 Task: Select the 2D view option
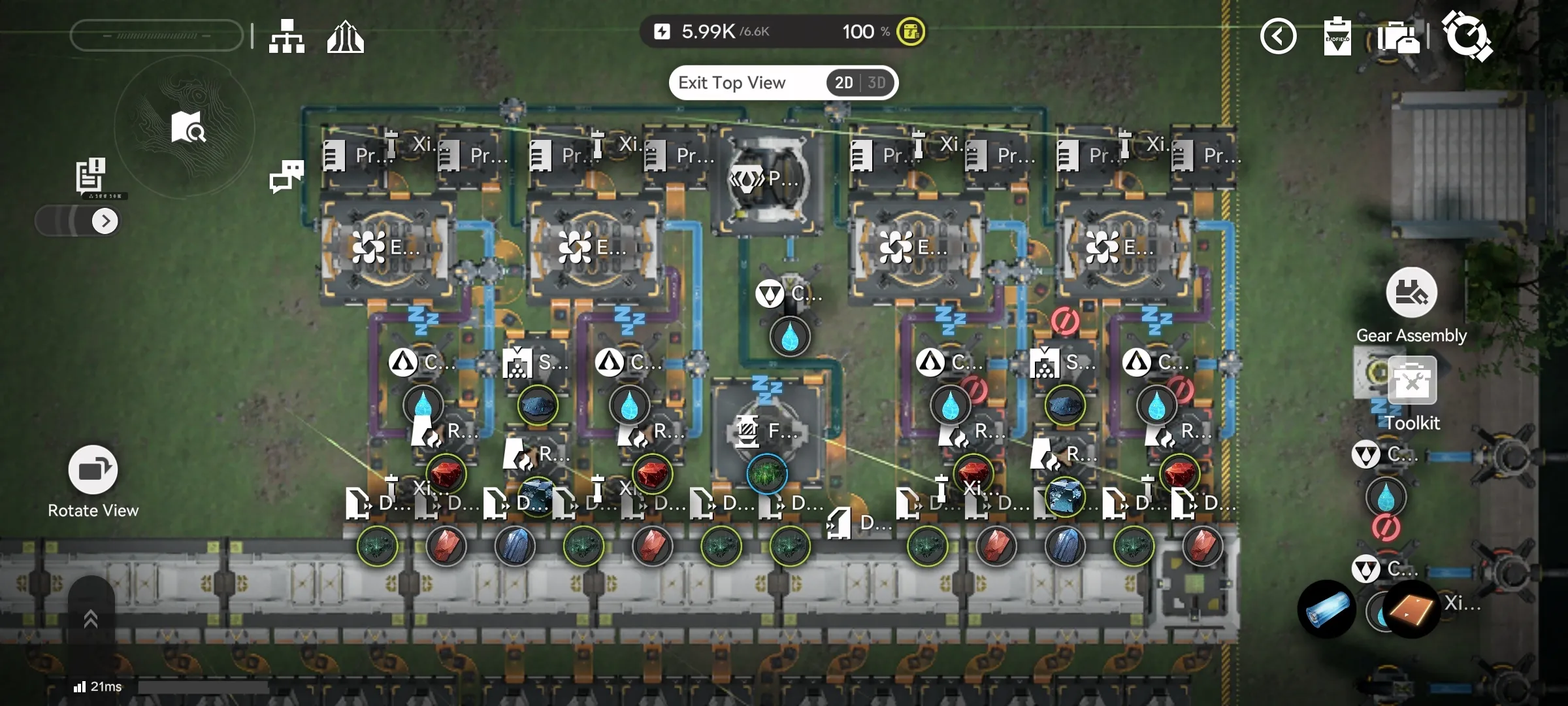coord(843,83)
